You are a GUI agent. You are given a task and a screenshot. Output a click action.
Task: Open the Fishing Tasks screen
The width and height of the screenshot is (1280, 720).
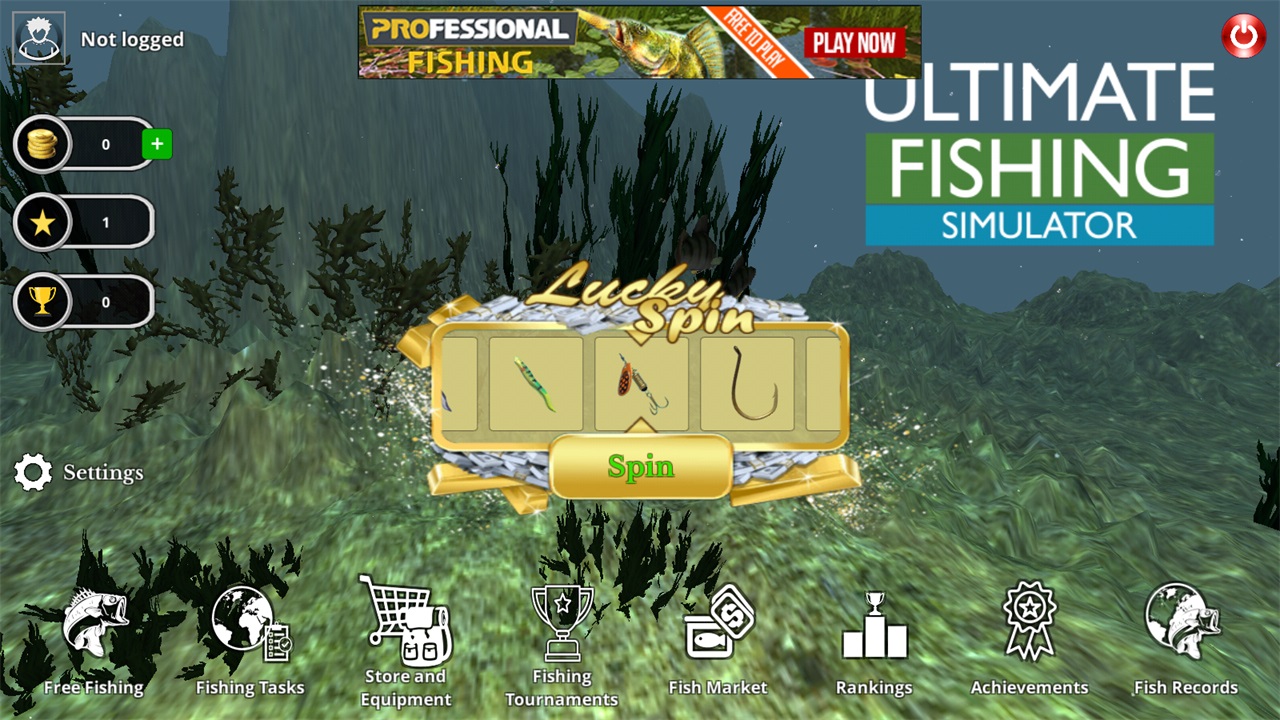(250, 640)
